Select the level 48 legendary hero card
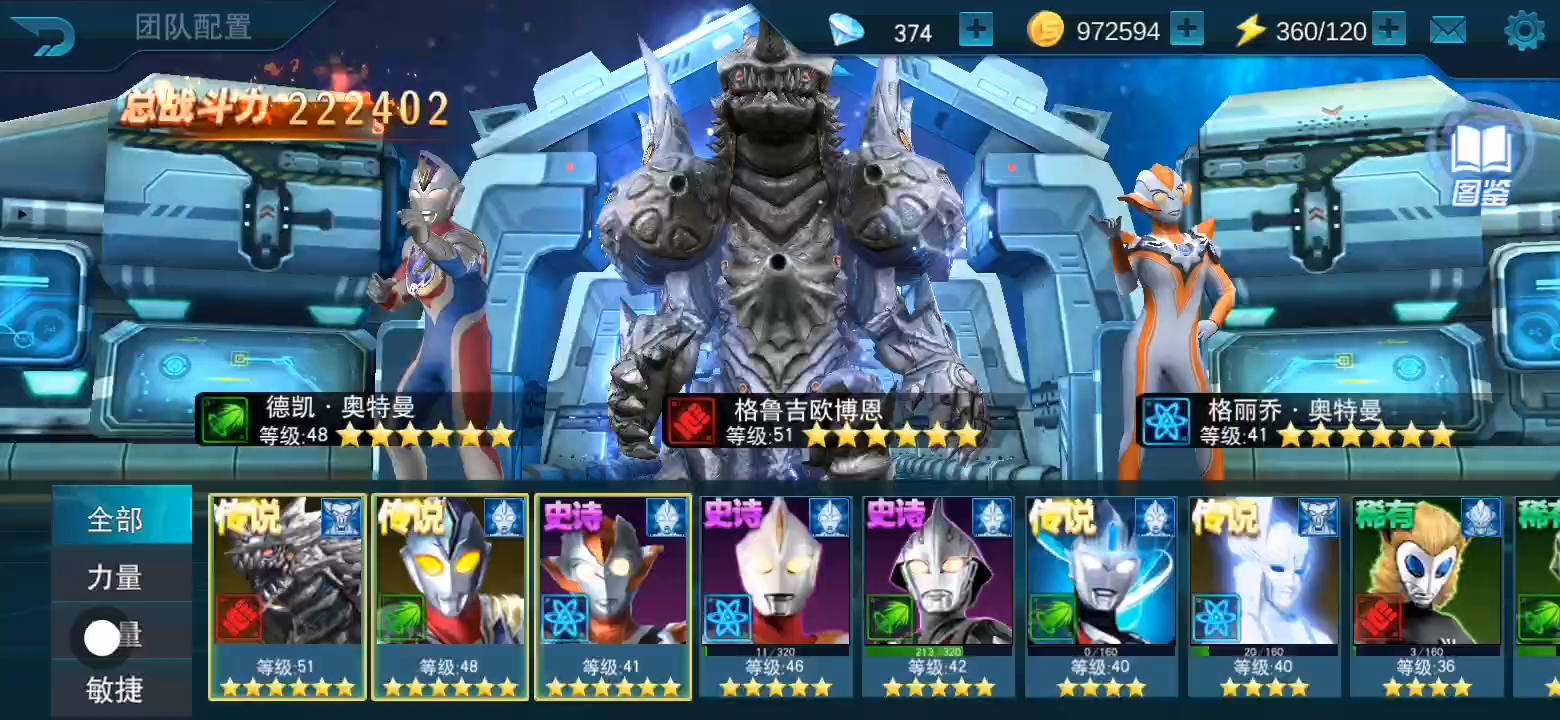Viewport: 1560px width, 720px height. point(450,595)
